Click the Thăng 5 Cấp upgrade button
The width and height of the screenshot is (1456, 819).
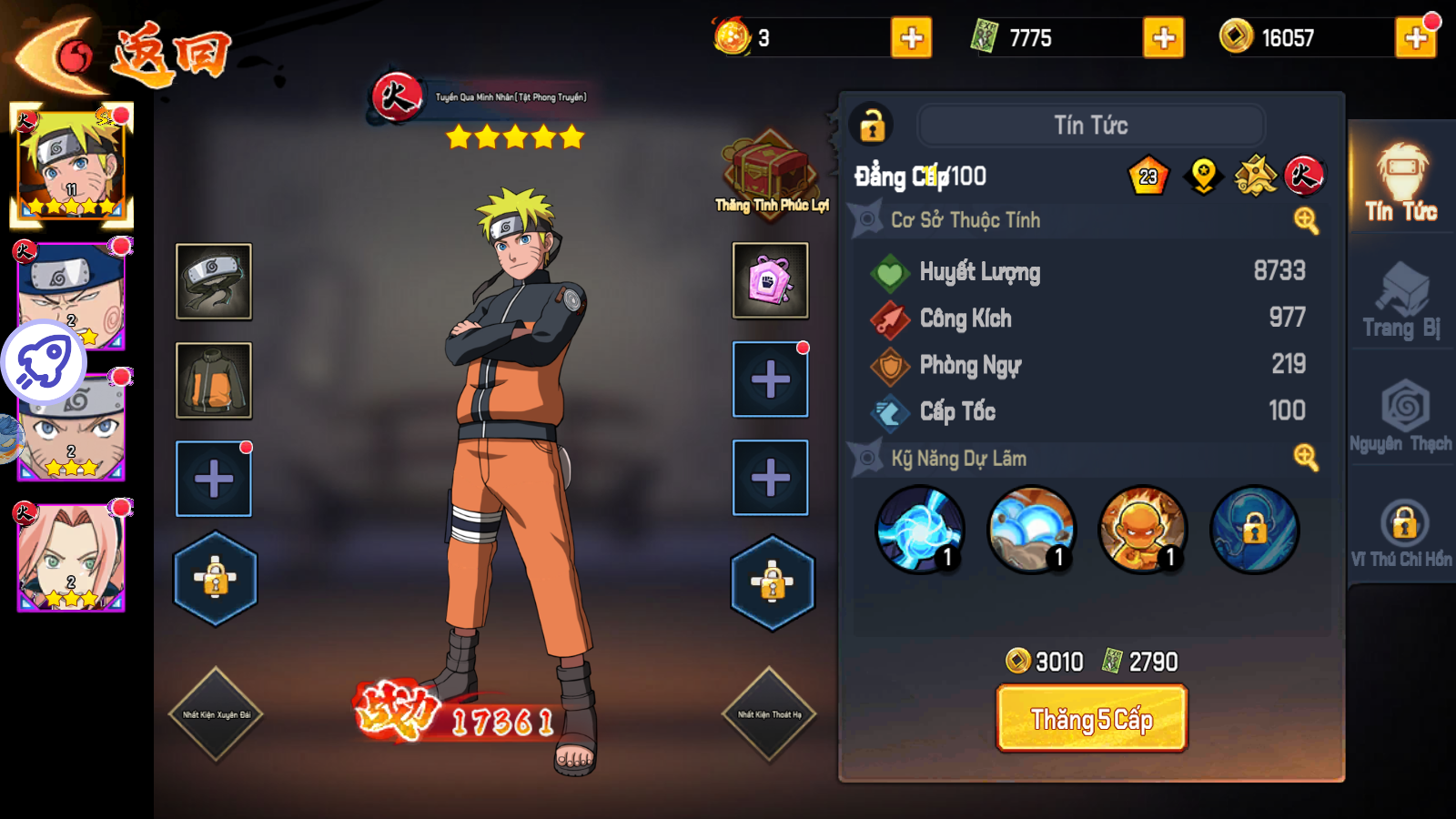1091,719
